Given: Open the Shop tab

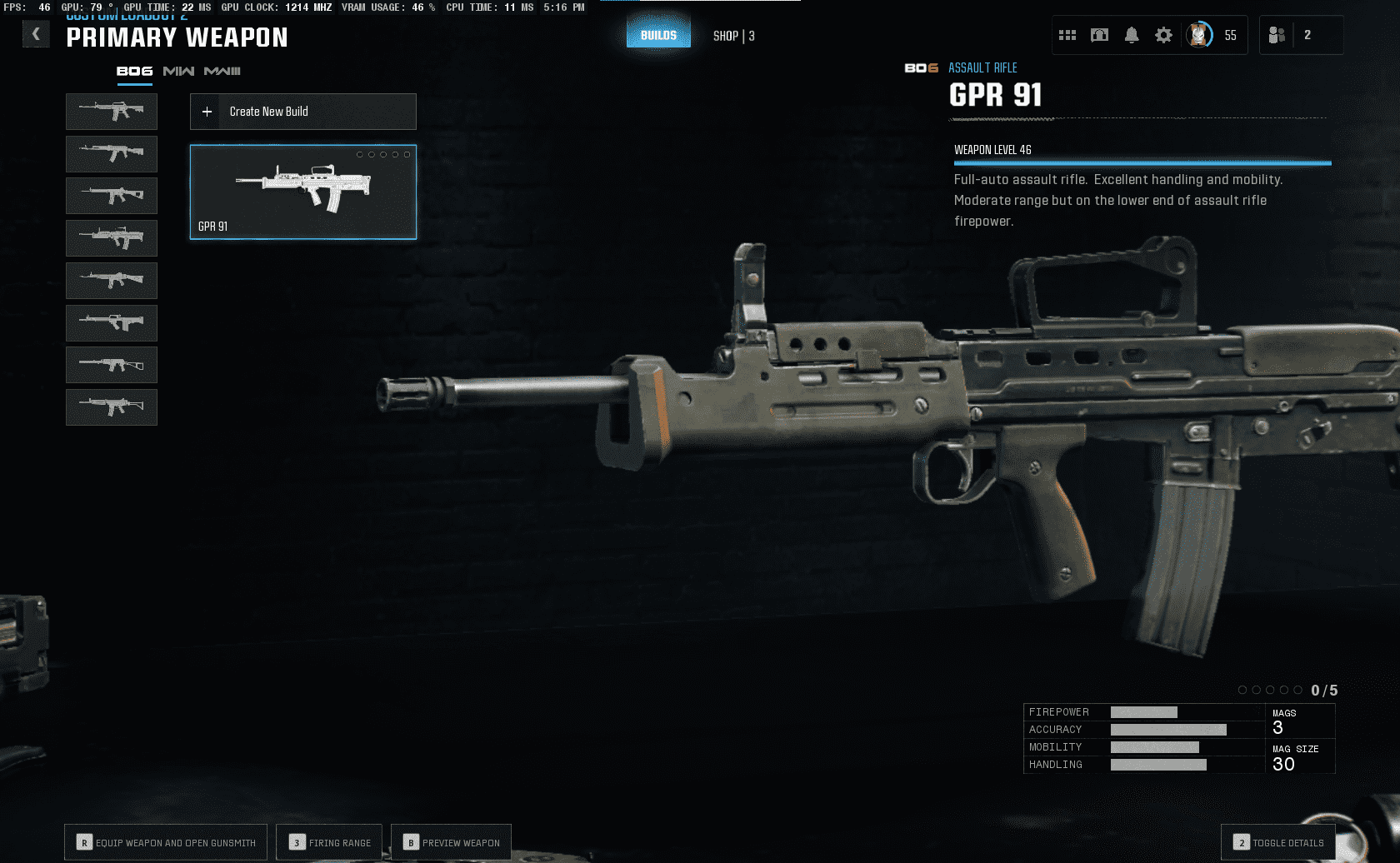Looking at the screenshot, I should tap(733, 36).
